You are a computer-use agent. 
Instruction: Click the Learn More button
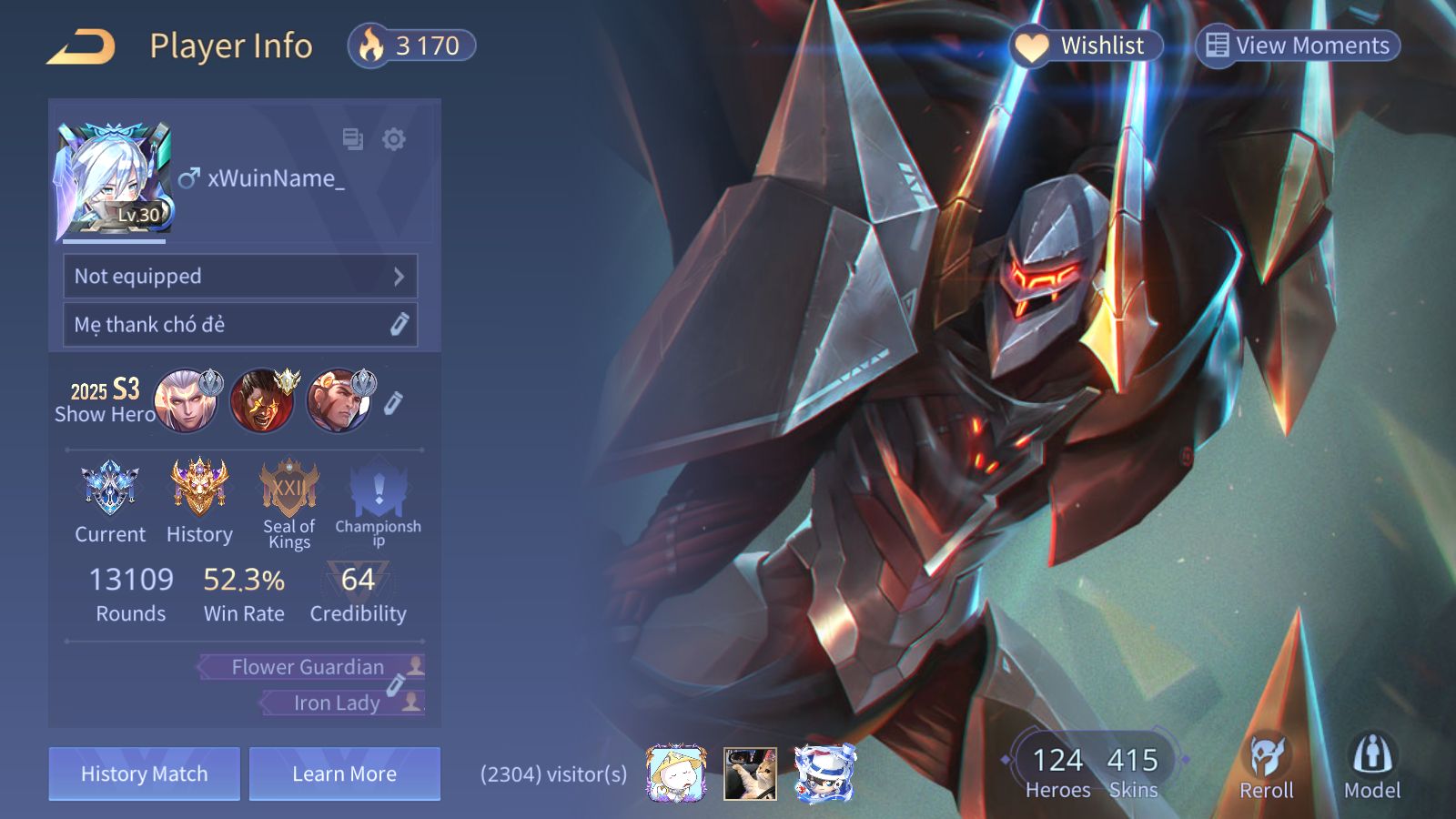pos(345,774)
